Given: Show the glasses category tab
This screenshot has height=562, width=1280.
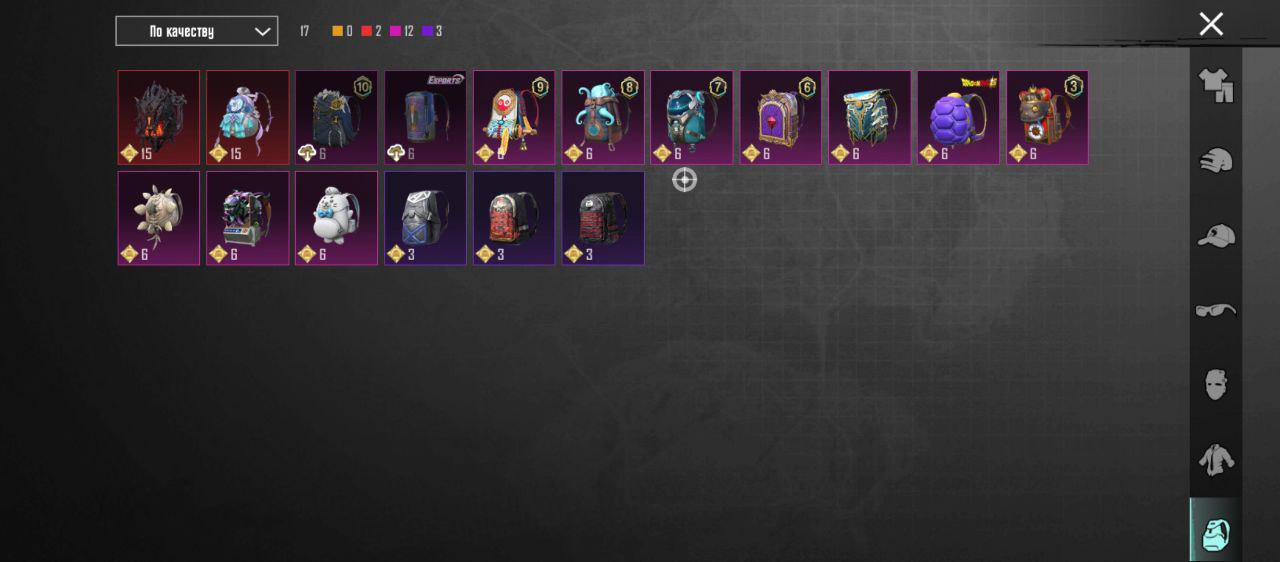Looking at the screenshot, I should (1215, 310).
